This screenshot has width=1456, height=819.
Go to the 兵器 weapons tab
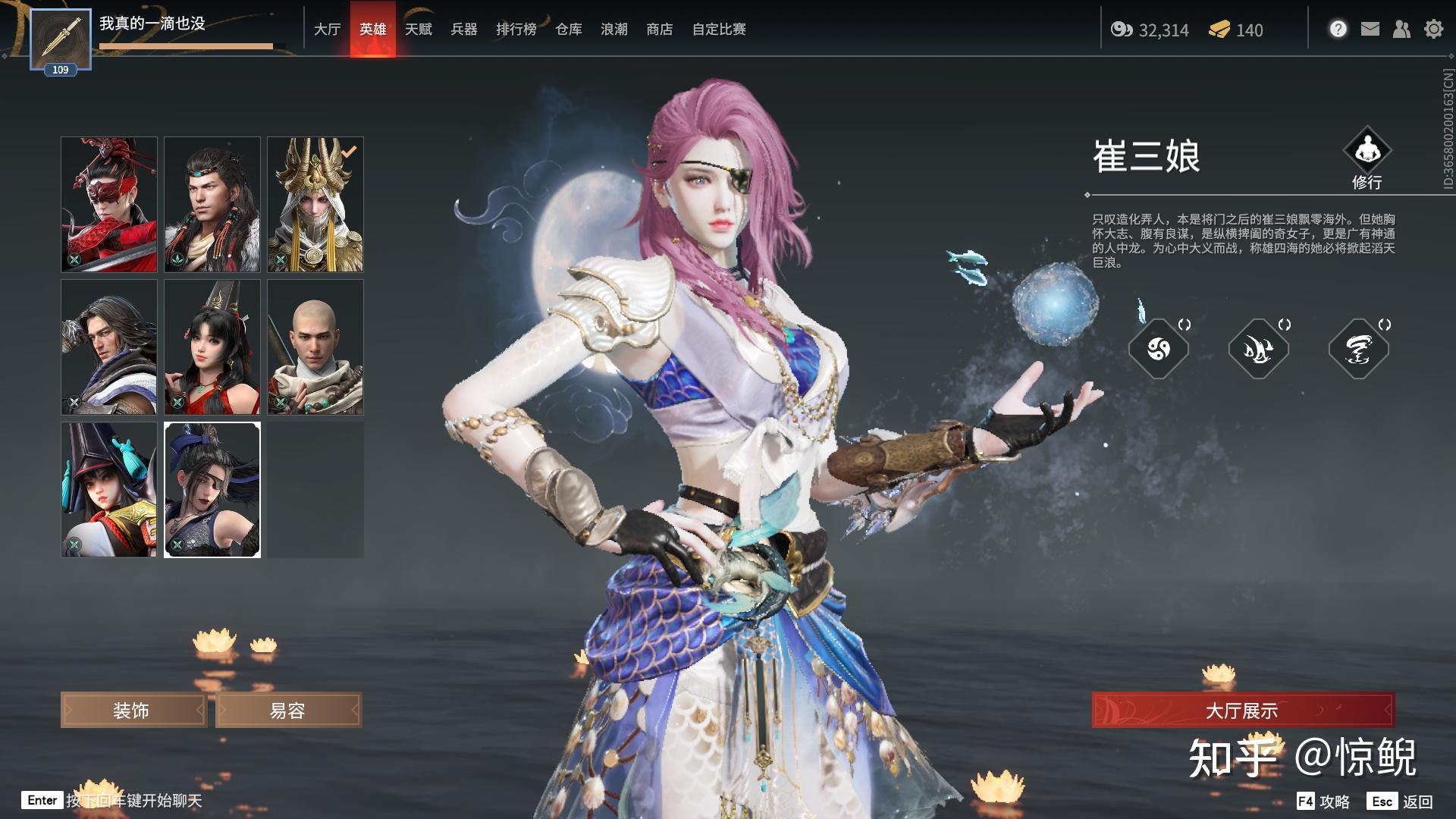pos(463,30)
